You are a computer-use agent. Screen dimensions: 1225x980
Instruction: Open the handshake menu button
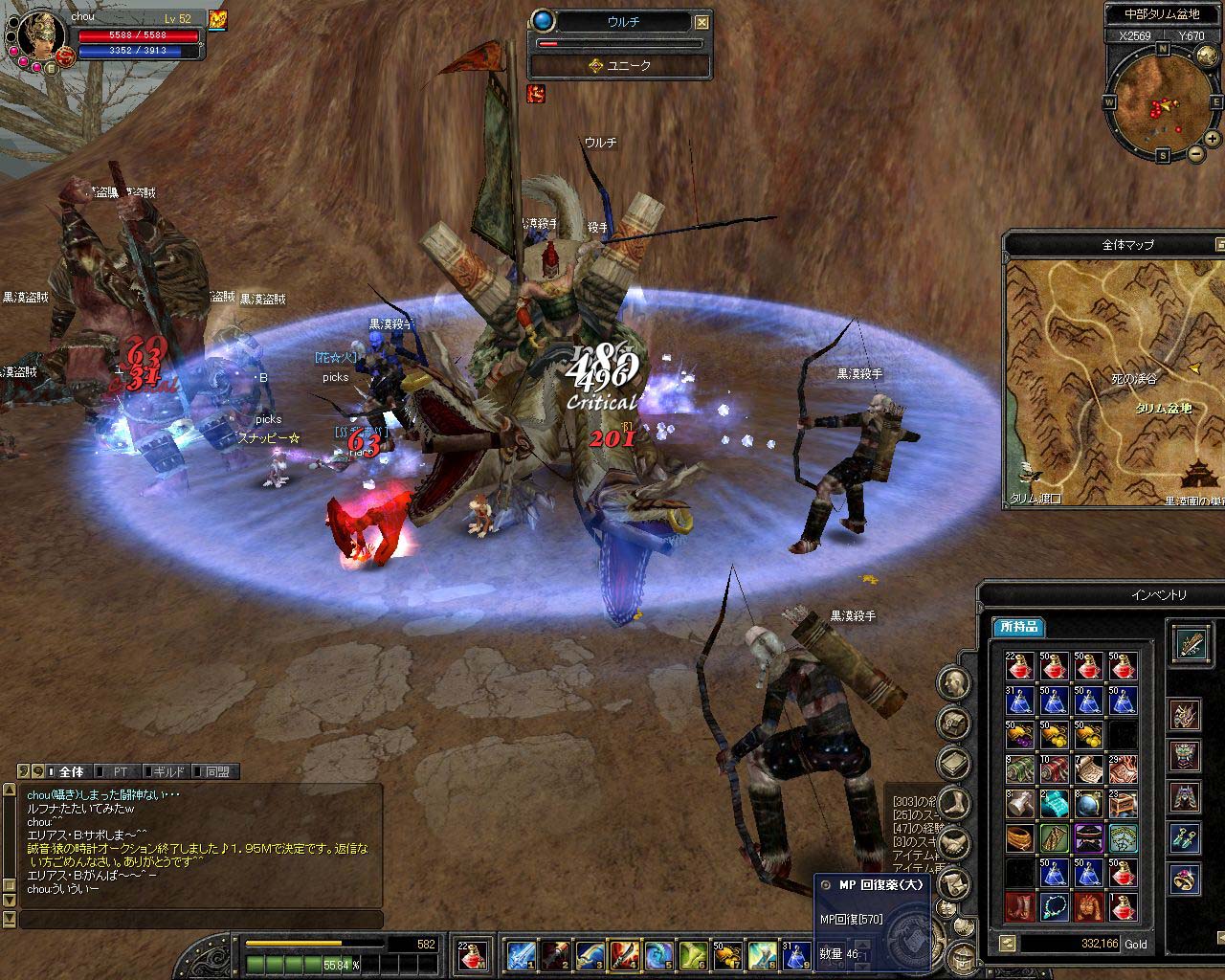tap(954, 842)
